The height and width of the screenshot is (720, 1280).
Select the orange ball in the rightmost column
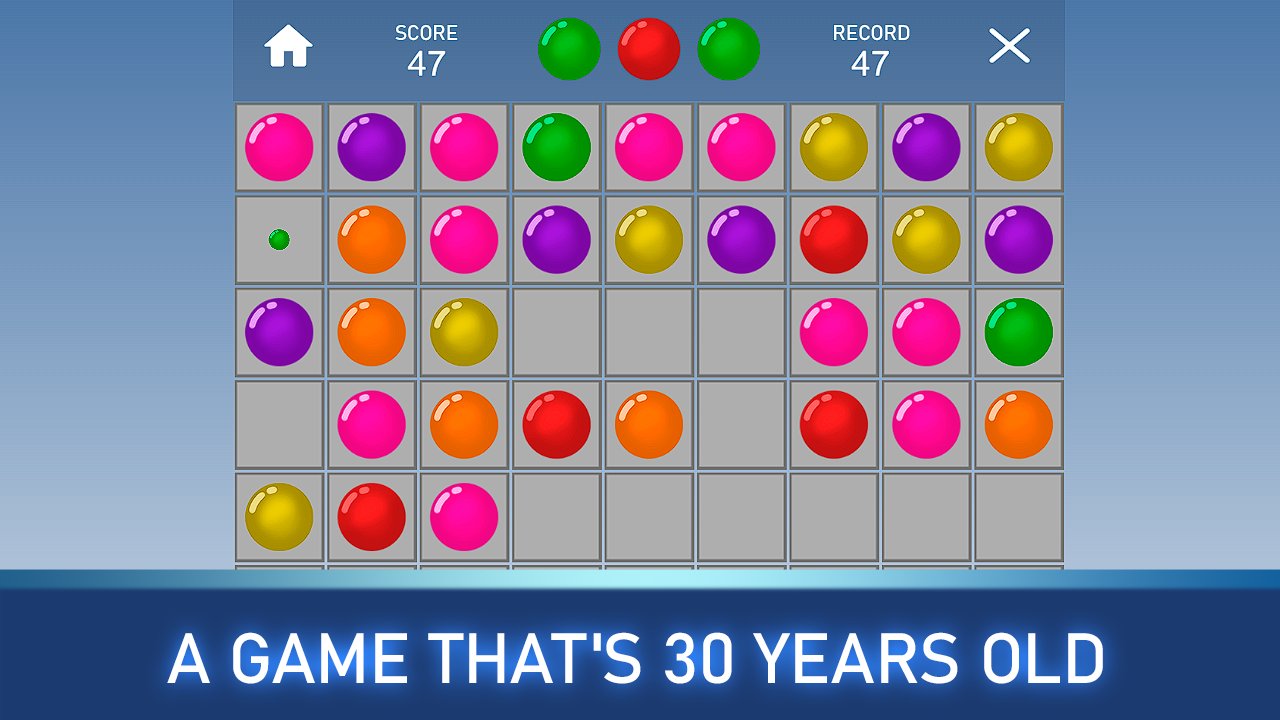(1018, 425)
